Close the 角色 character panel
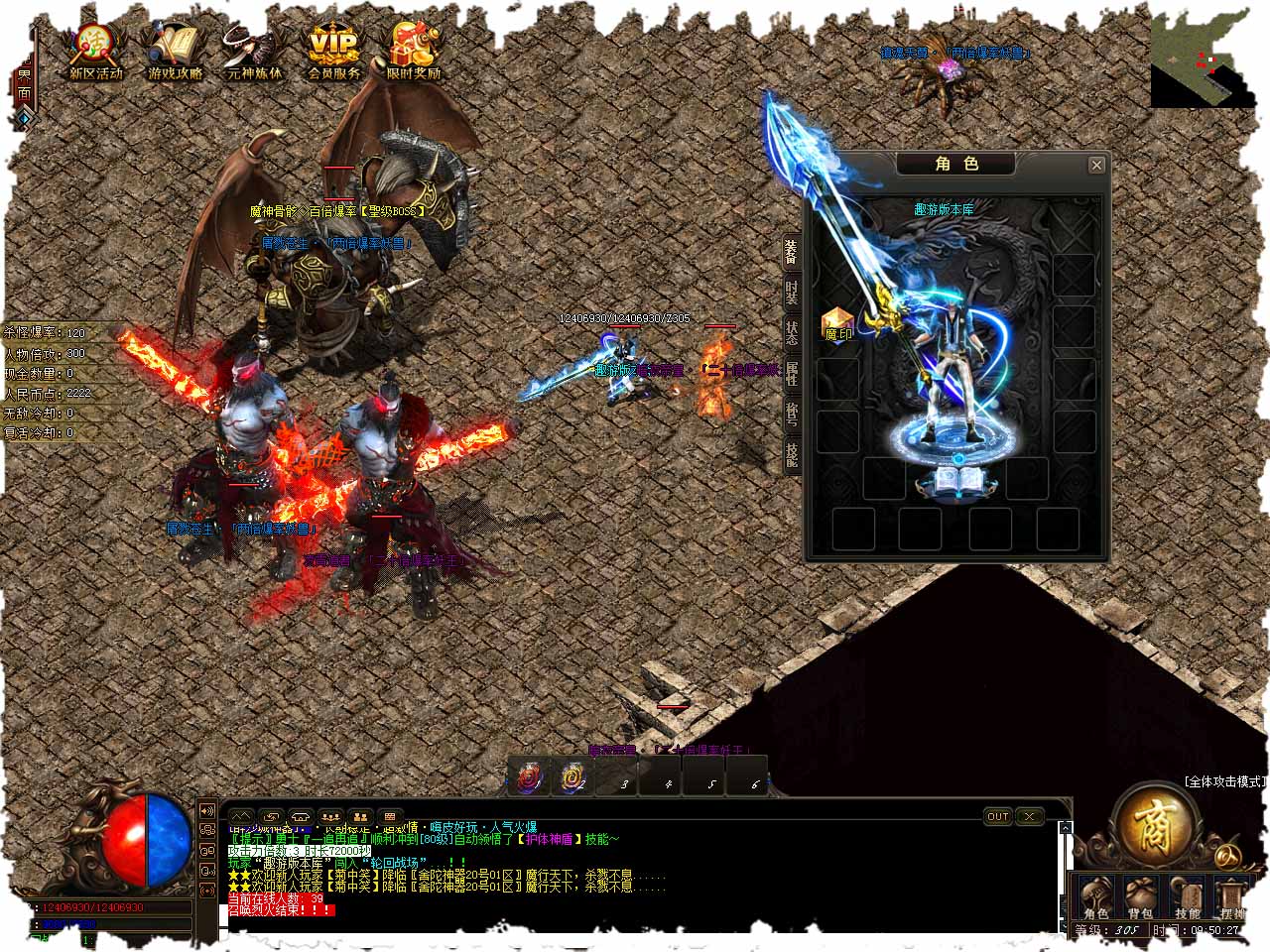This screenshot has height=952, width=1270. click(1096, 165)
